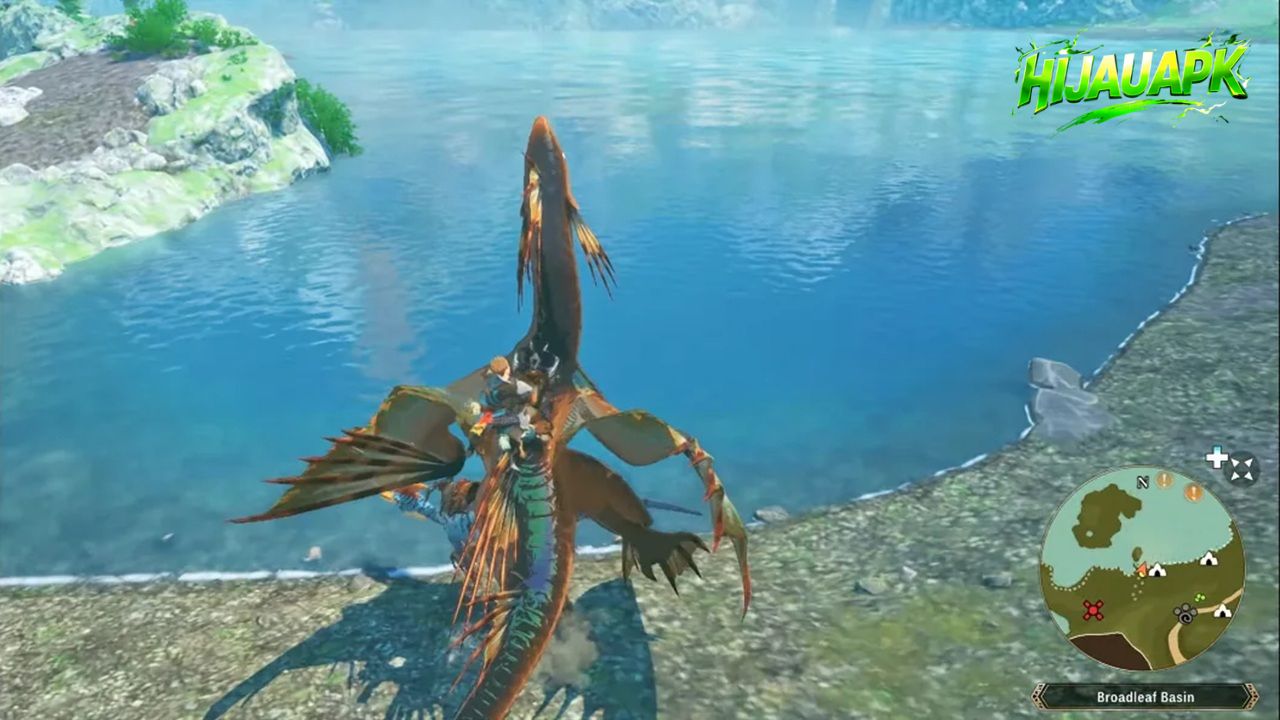
Task: Select the gray paw print den icon
Action: (1184, 611)
